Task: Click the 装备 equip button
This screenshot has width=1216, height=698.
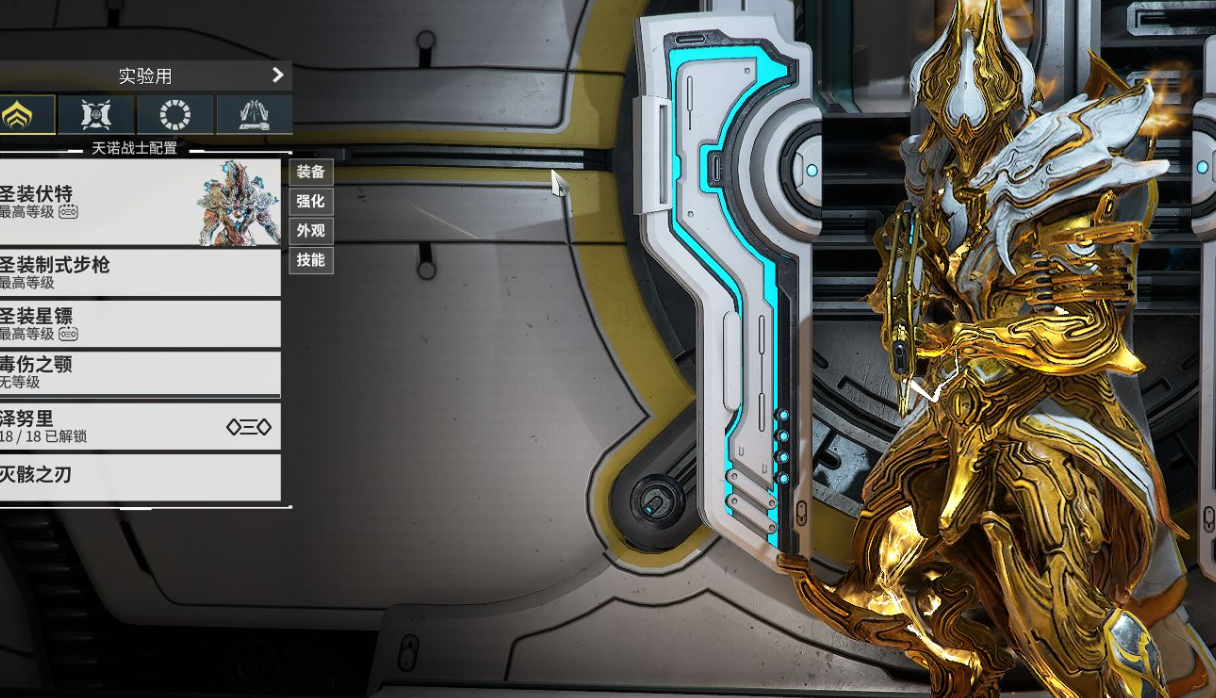Action: [311, 172]
